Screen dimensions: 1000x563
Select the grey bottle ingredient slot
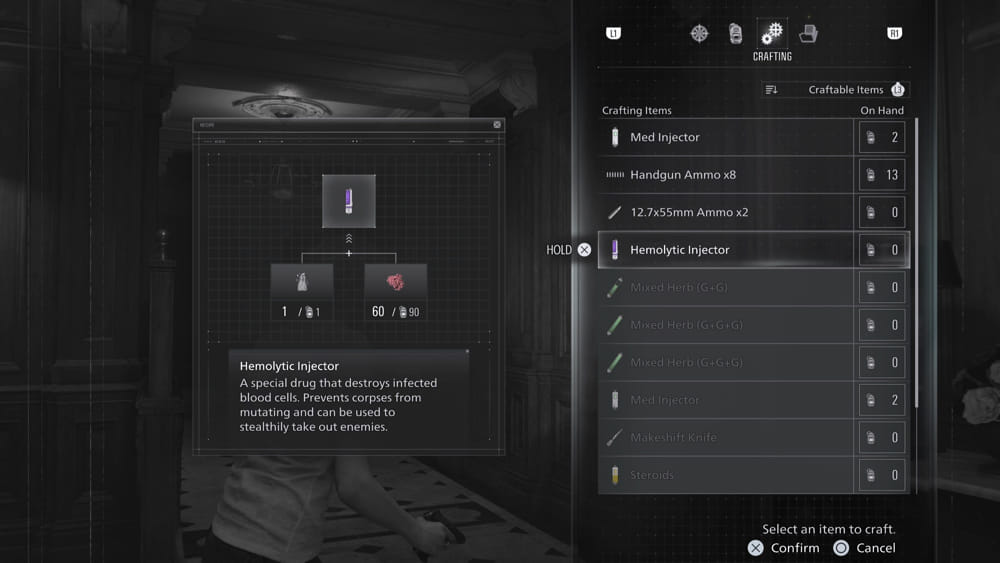tap(302, 282)
